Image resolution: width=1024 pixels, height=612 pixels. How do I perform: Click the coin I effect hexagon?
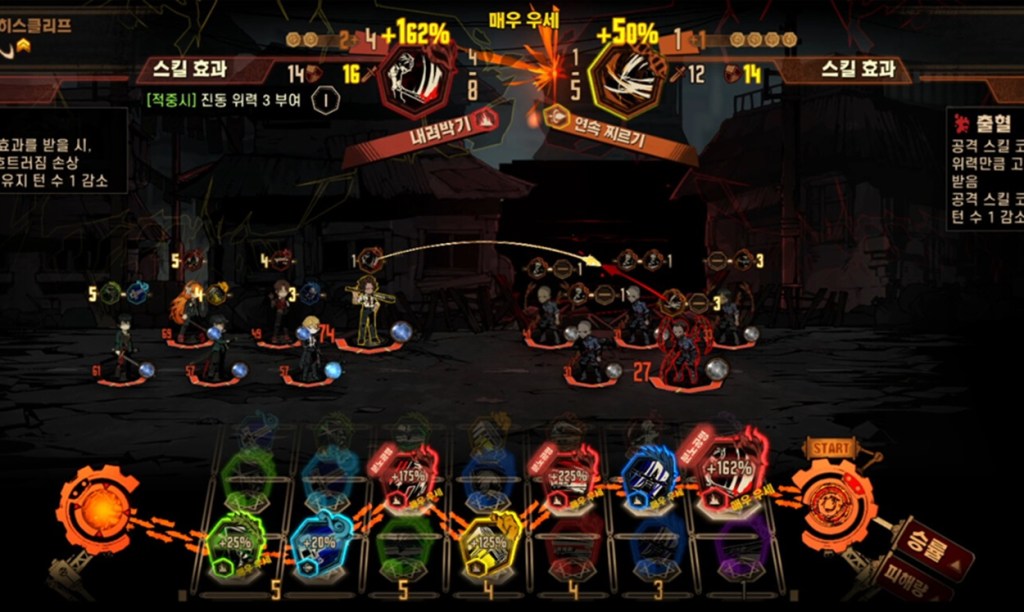click(x=324, y=99)
